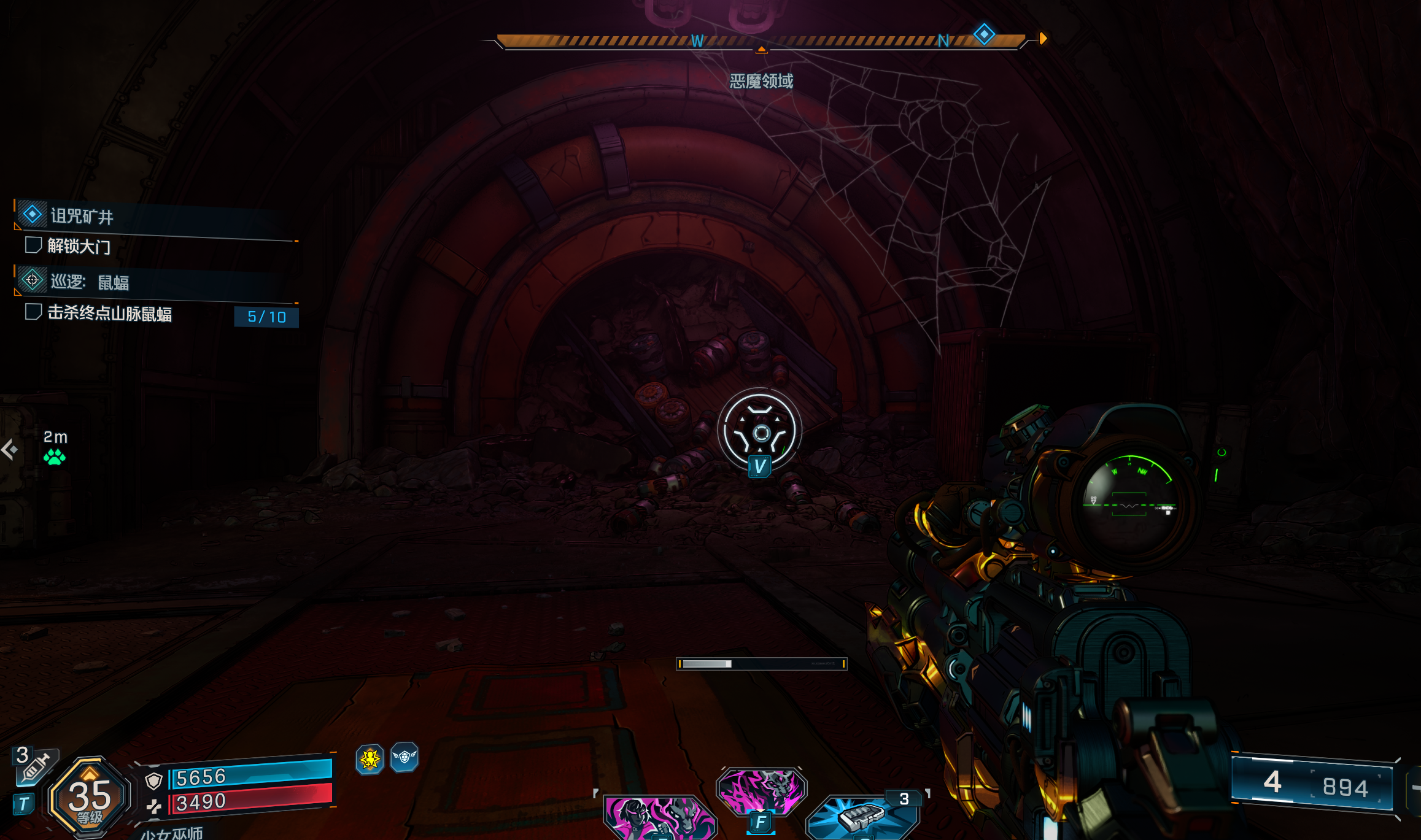Inspect the winged shield buff icon
1421x840 pixels.
[x=405, y=757]
